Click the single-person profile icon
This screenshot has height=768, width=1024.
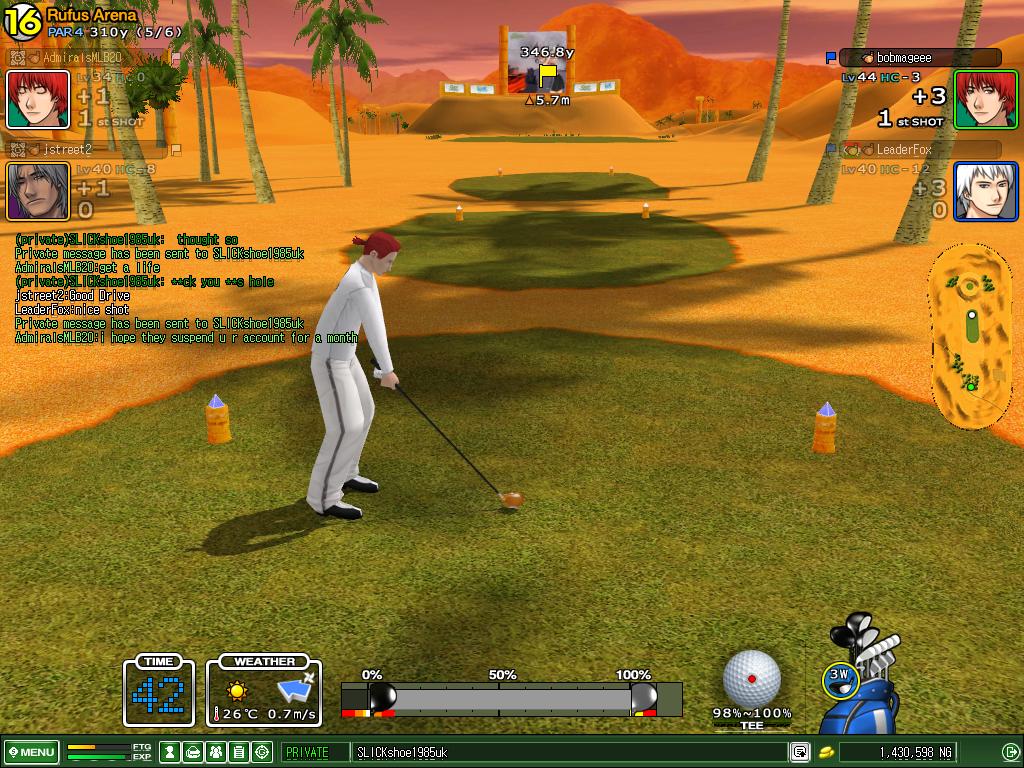pyautogui.click(x=170, y=752)
